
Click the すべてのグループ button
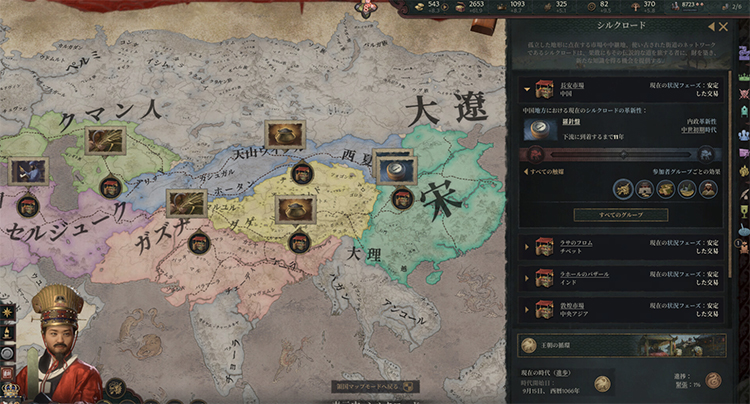tap(620, 215)
